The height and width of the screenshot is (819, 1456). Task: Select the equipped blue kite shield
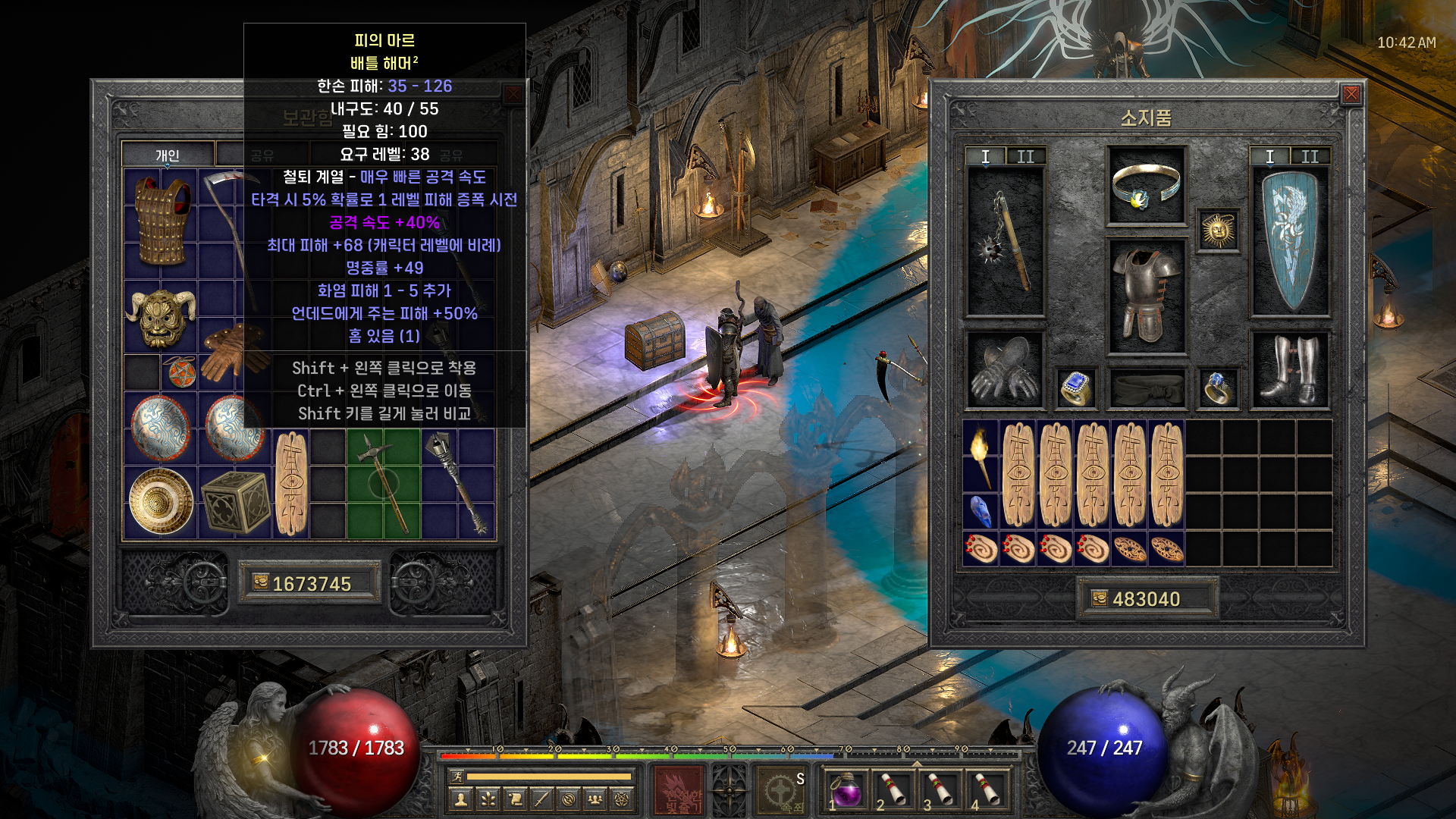click(1289, 241)
